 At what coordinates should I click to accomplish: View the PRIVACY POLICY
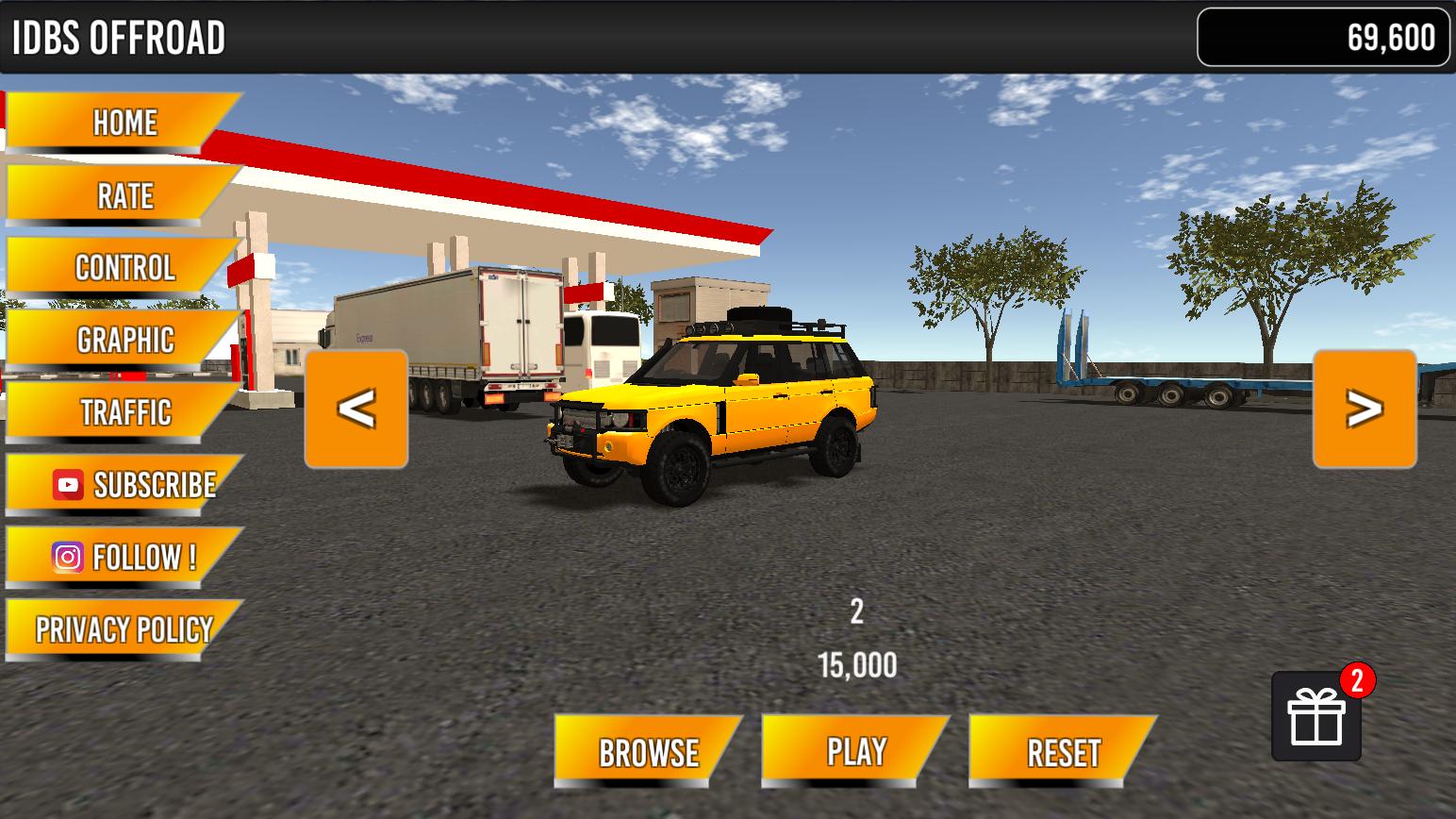point(124,629)
